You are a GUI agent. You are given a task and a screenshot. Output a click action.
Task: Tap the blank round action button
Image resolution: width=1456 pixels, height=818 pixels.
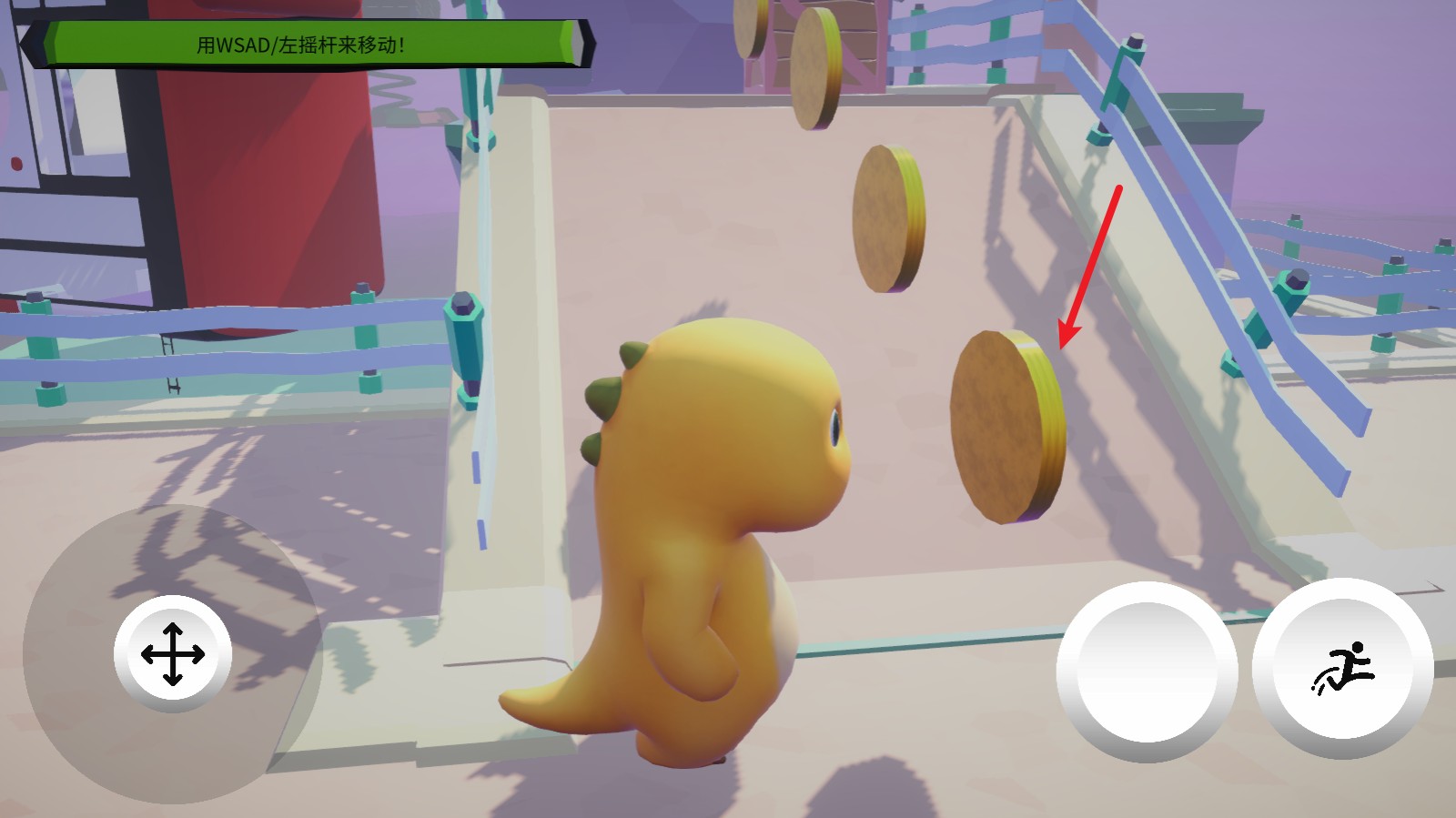[1147, 672]
